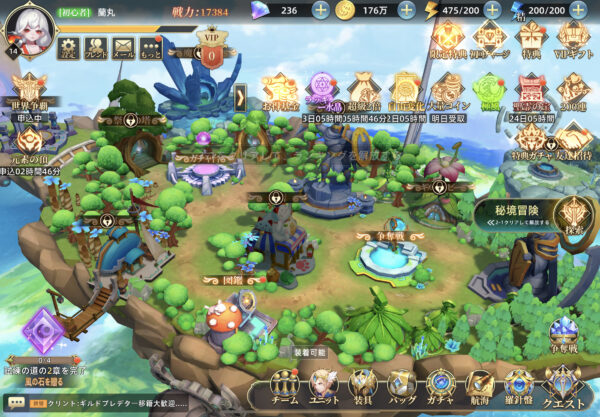Open the 装具 (Equipment) menu

pyautogui.click(x=361, y=387)
